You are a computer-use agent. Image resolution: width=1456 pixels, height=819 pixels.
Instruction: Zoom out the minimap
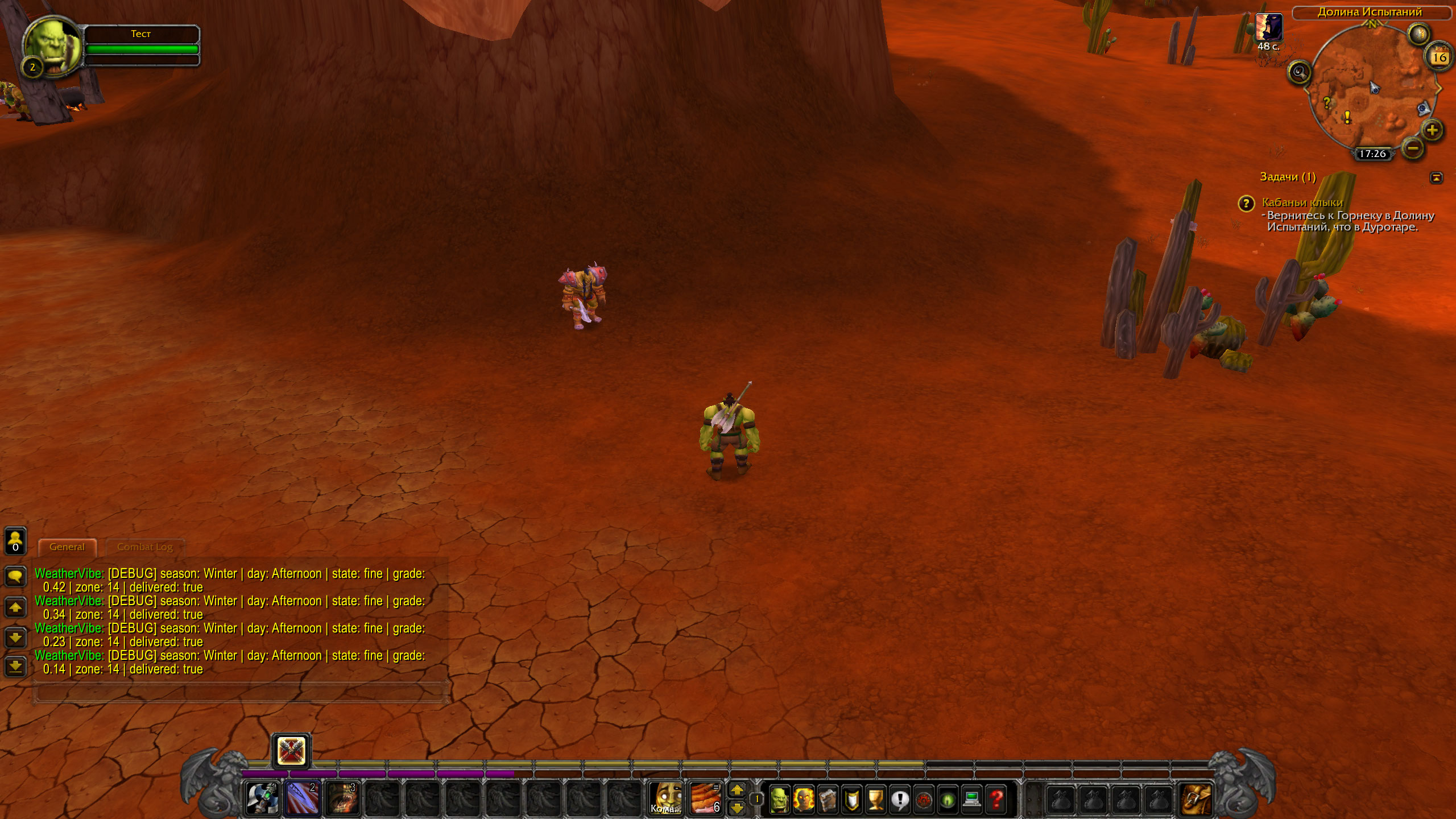click(1413, 148)
